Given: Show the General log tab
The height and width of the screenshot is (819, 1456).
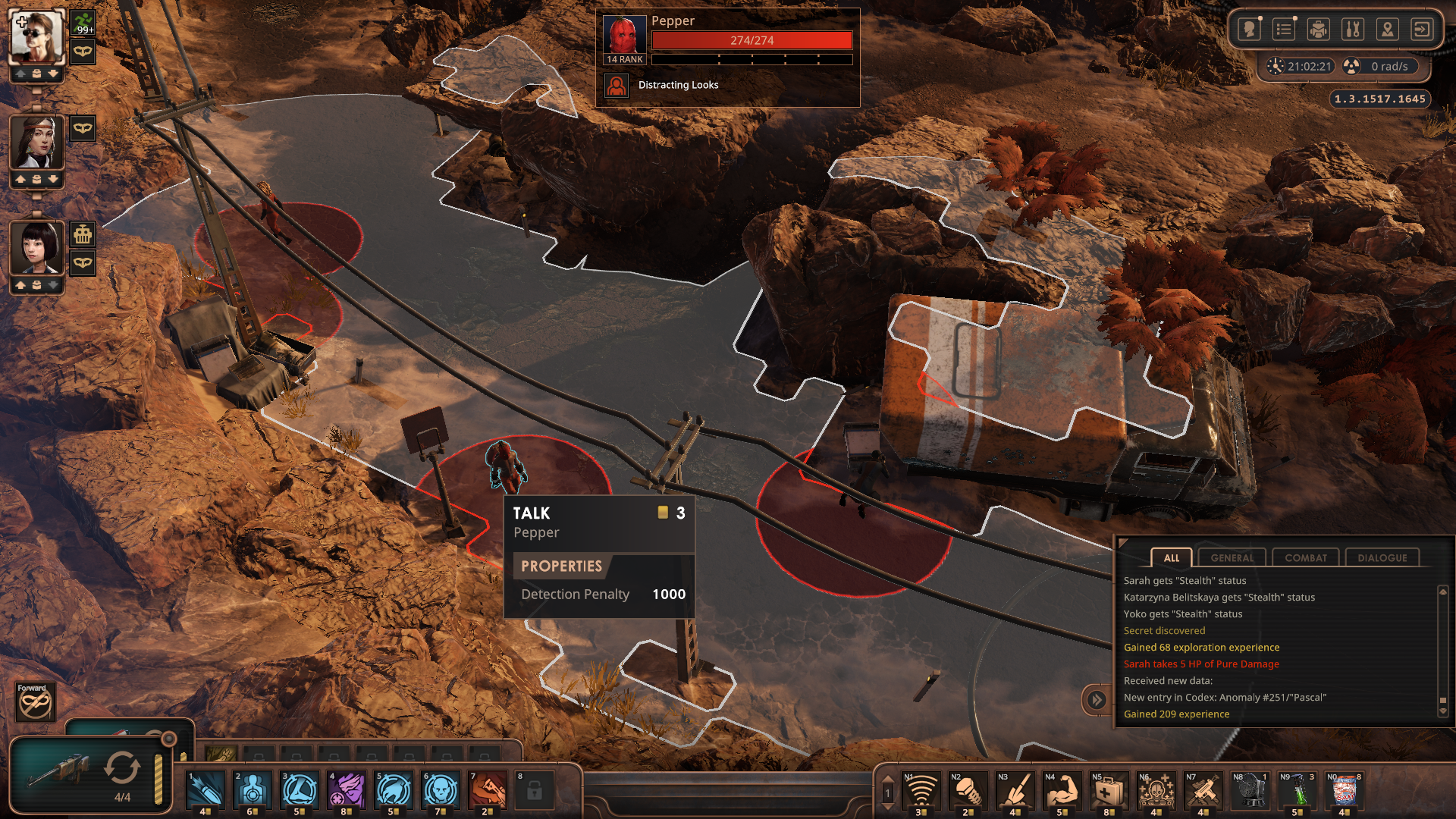Looking at the screenshot, I should 1232,558.
